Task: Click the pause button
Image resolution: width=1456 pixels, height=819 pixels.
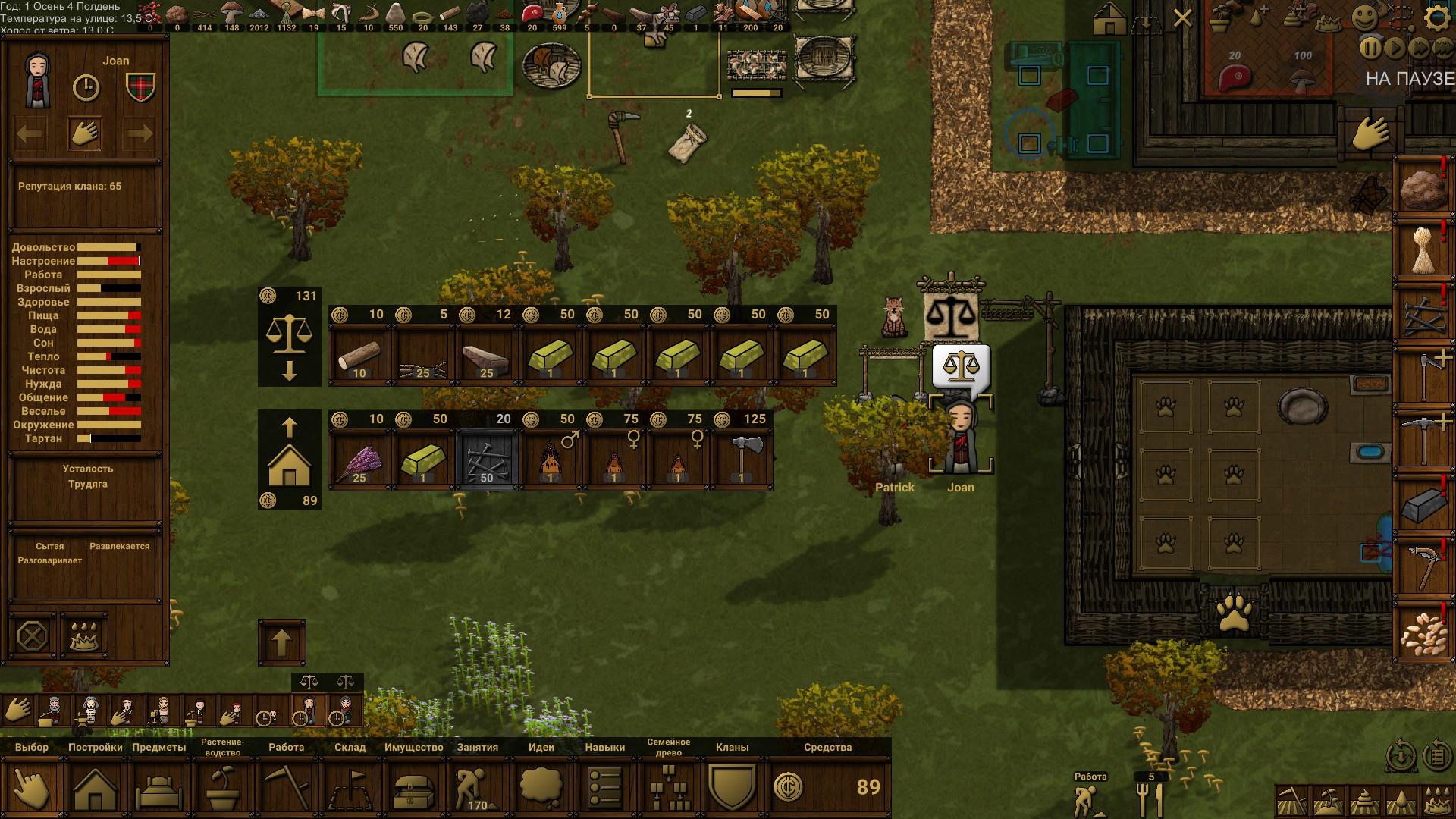Action: click(1370, 48)
